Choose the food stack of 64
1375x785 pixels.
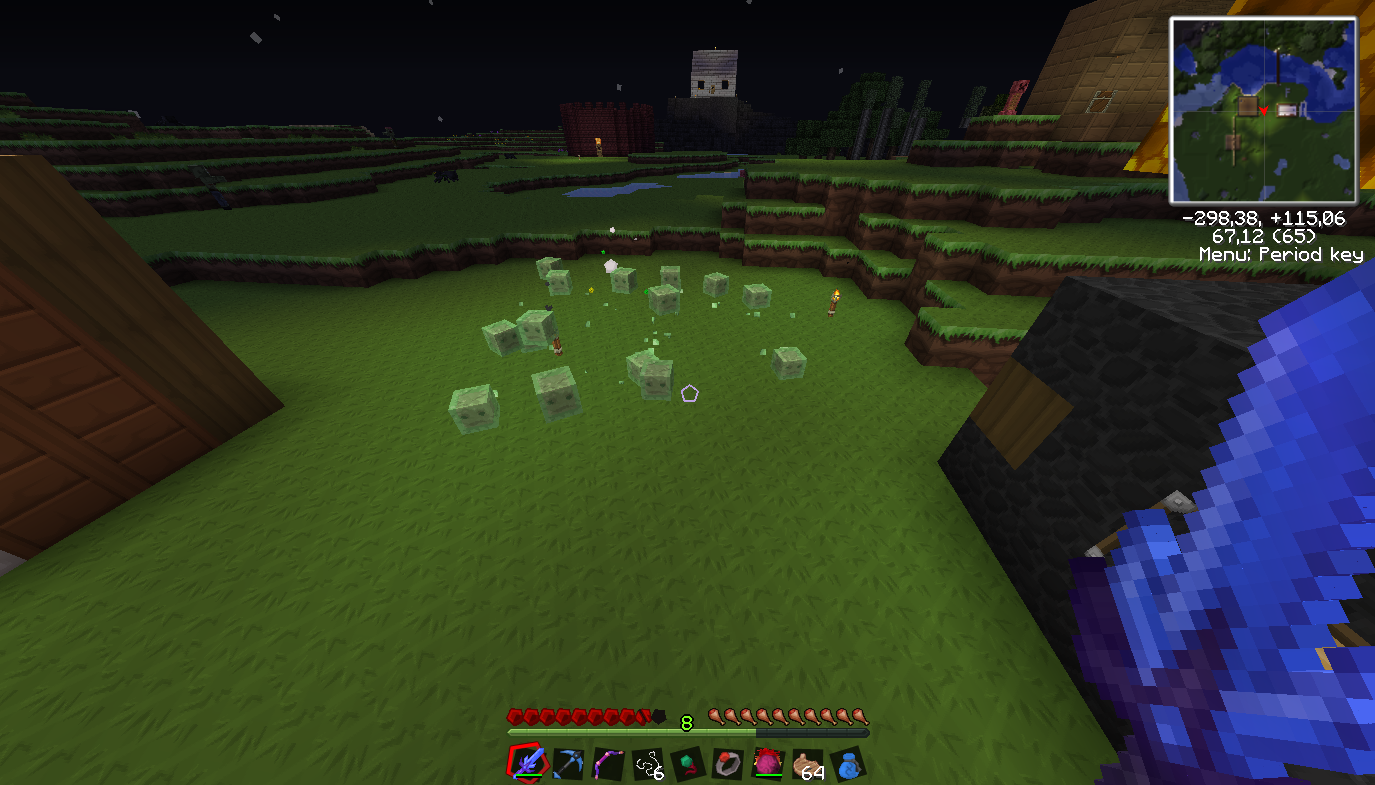(808, 765)
